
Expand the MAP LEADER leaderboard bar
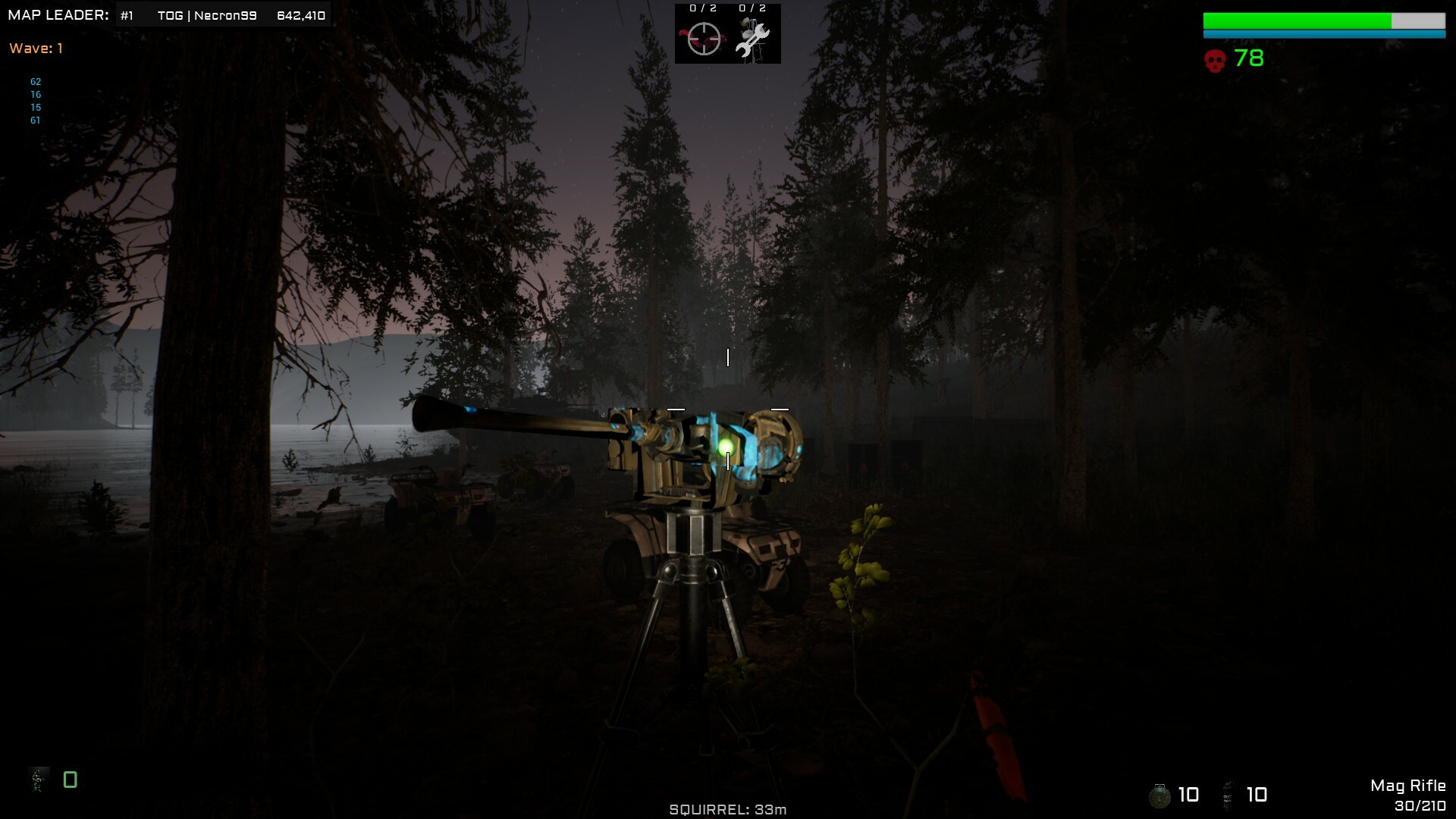click(x=57, y=14)
